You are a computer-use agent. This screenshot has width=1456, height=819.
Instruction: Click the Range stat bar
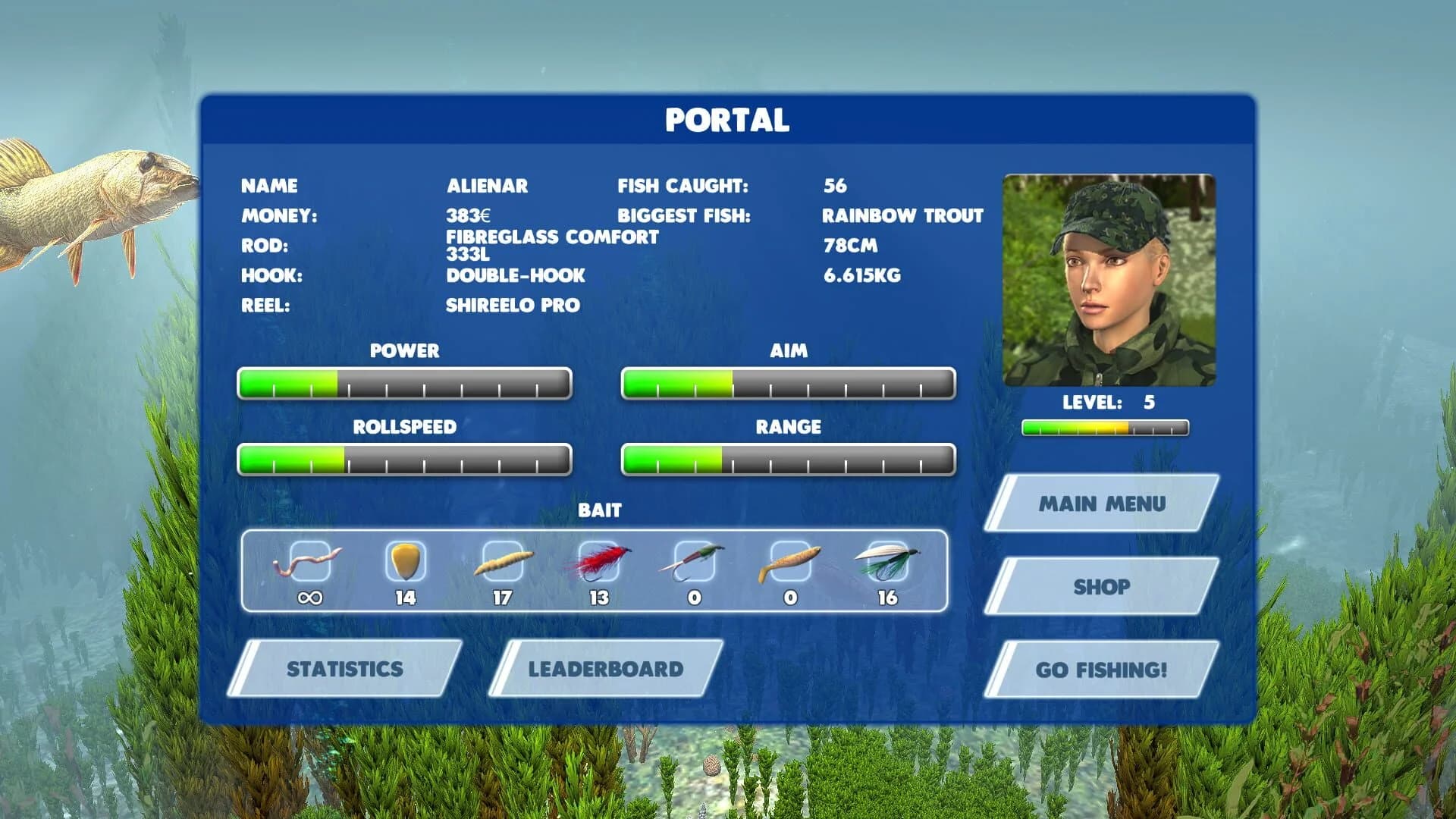tap(788, 459)
